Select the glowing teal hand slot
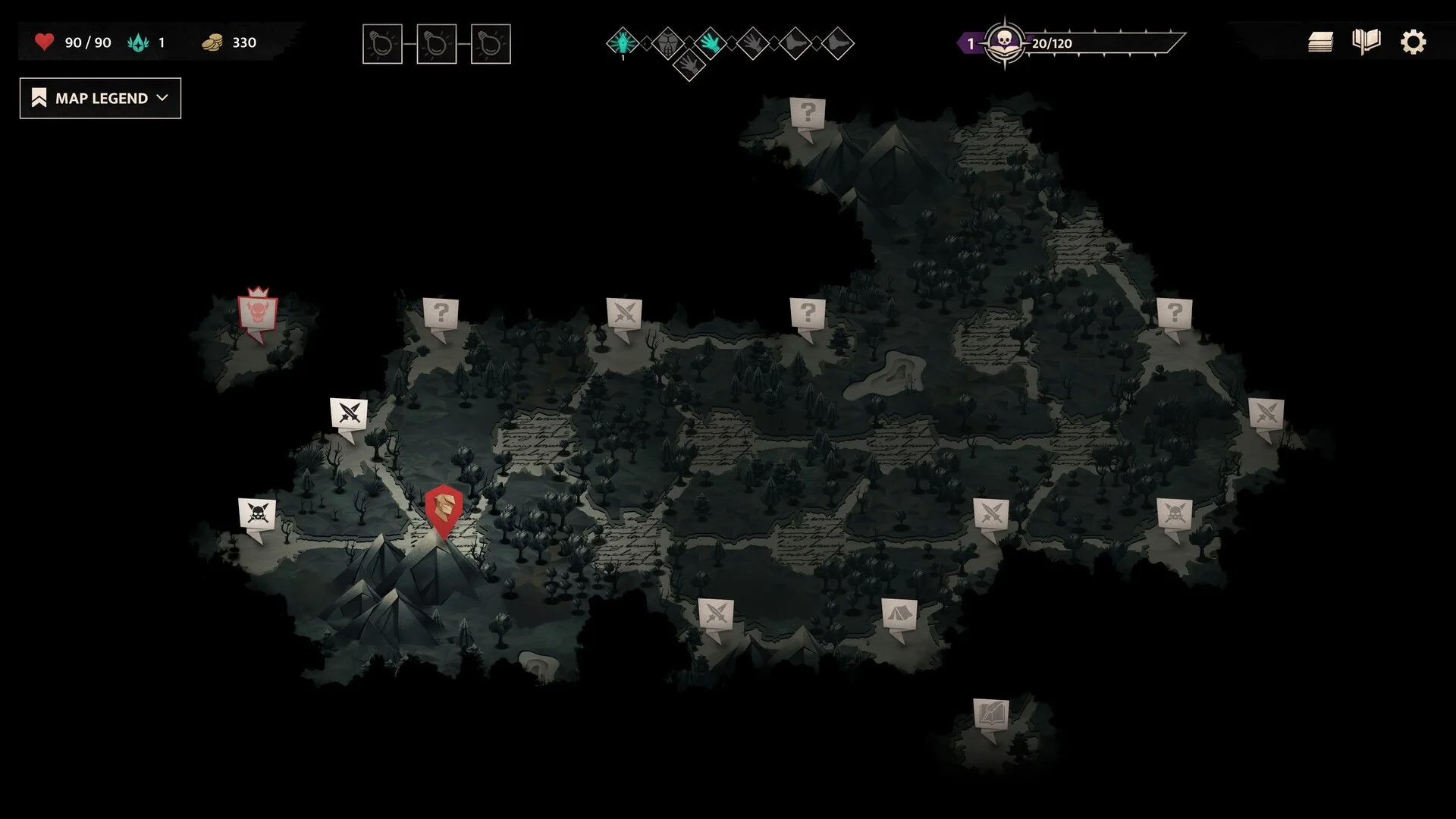This screenshot has height=819, width=1456. coord(711,43)
